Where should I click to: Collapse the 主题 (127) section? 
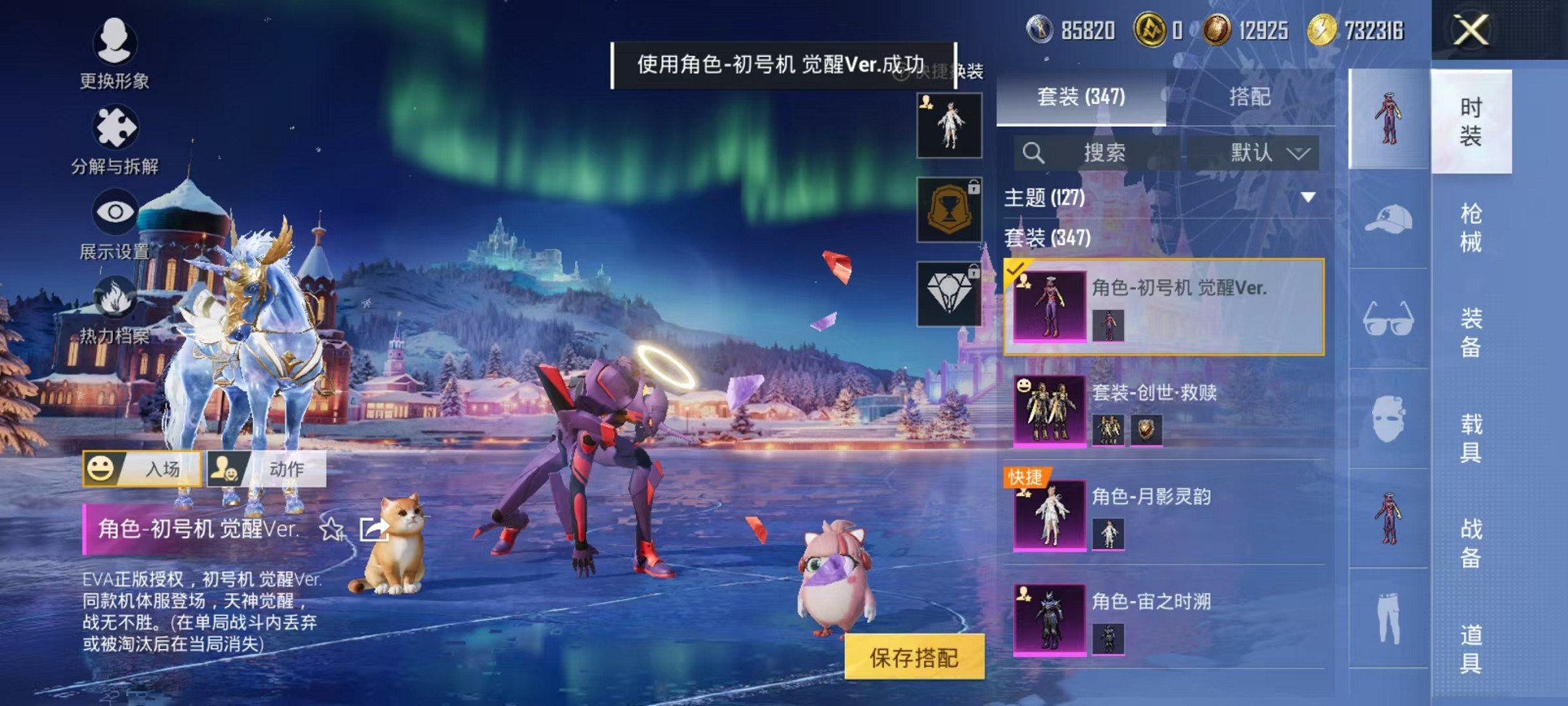point(1310,198)
